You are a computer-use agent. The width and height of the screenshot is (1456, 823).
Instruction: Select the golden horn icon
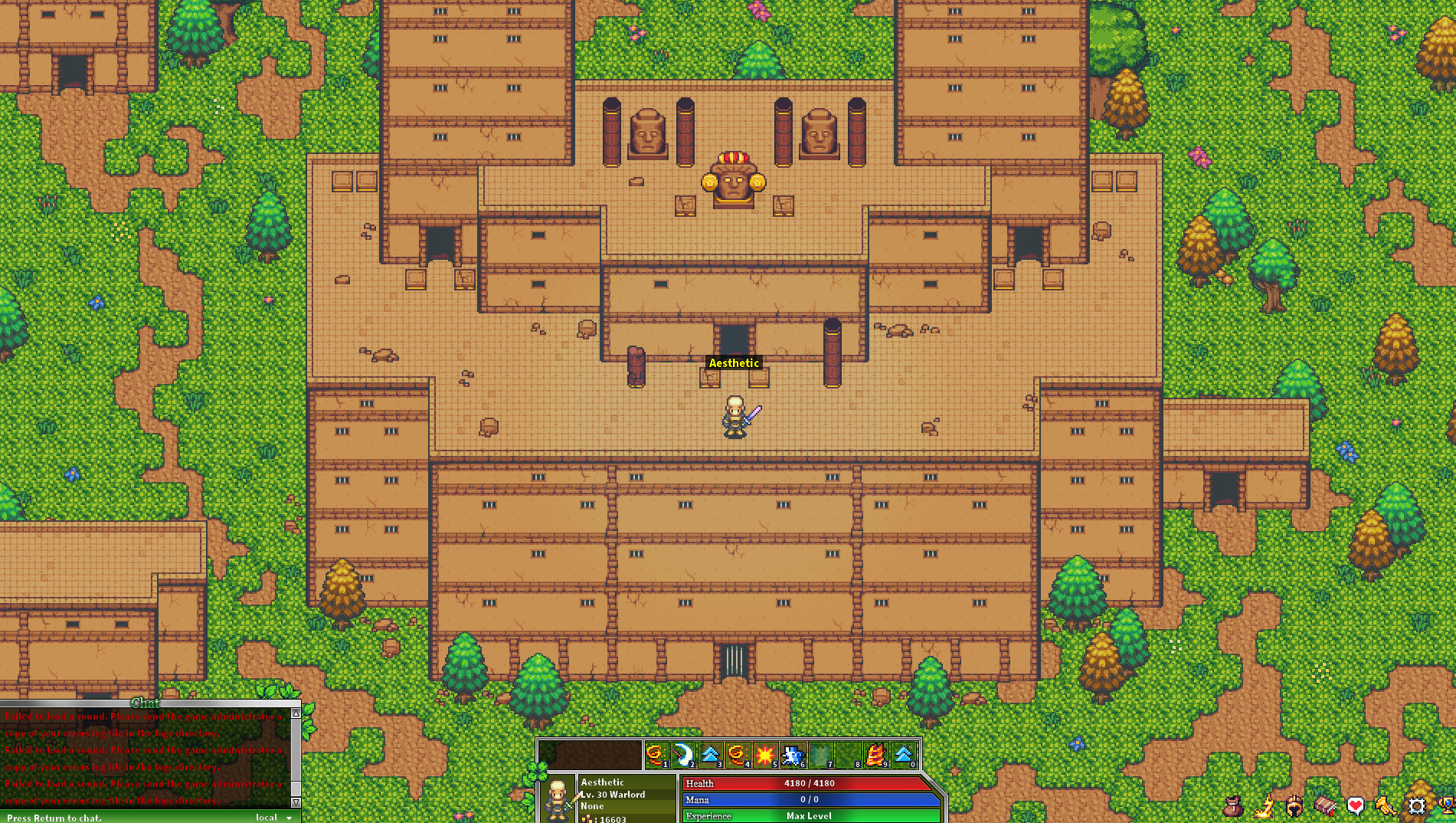1387,806
